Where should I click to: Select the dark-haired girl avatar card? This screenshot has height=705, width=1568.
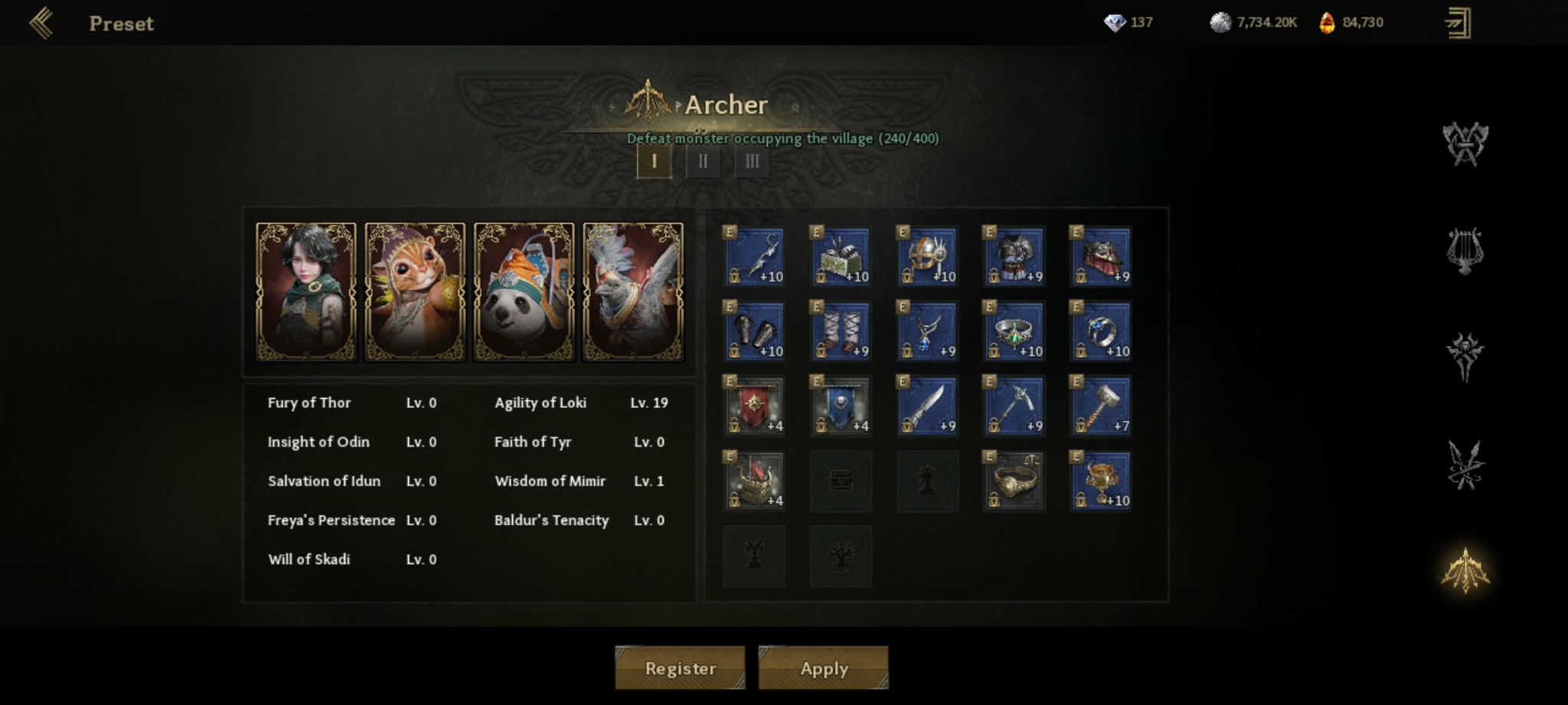click(x=306, y=291)
